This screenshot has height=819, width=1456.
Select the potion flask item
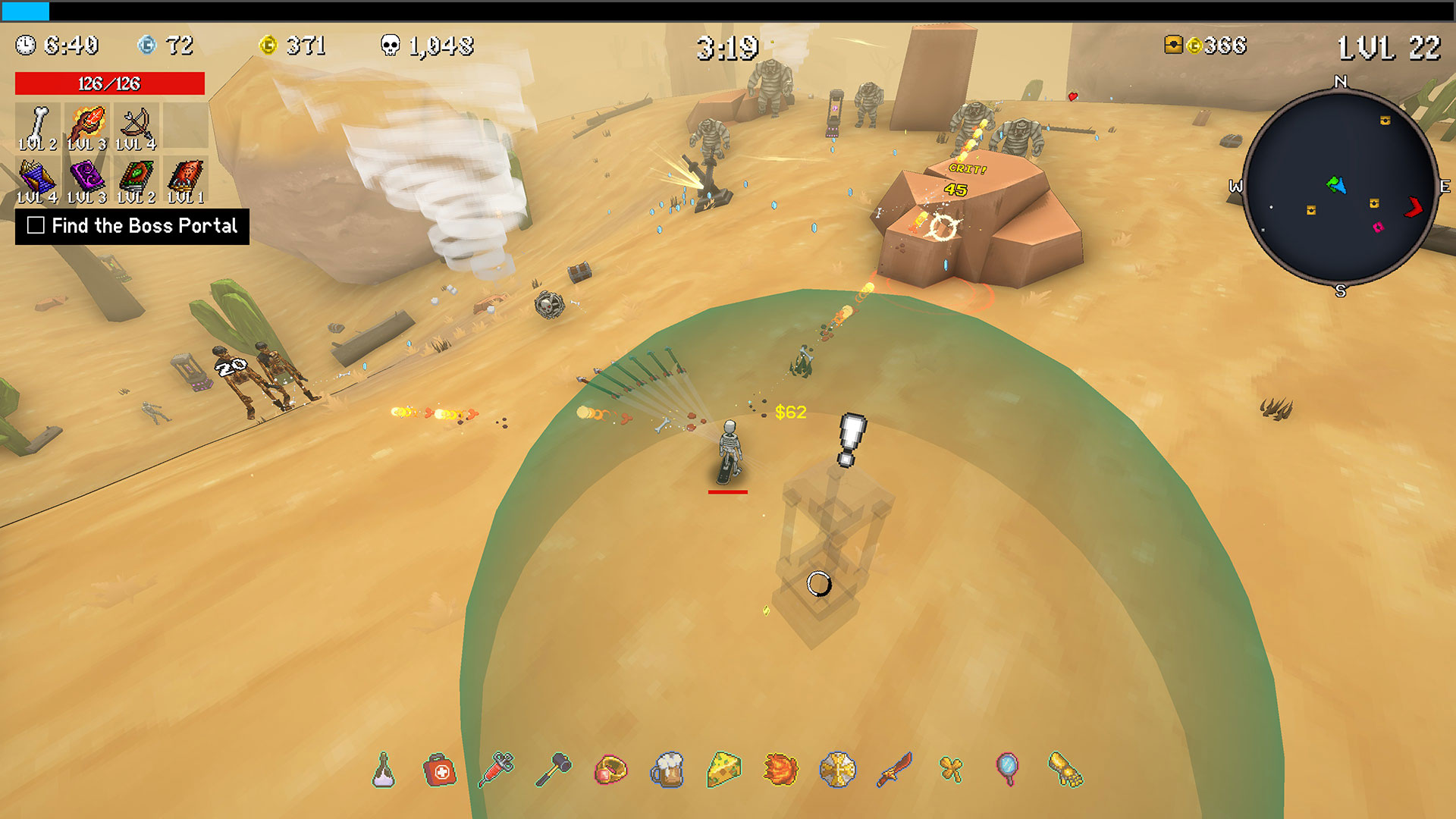click(384, 770)
